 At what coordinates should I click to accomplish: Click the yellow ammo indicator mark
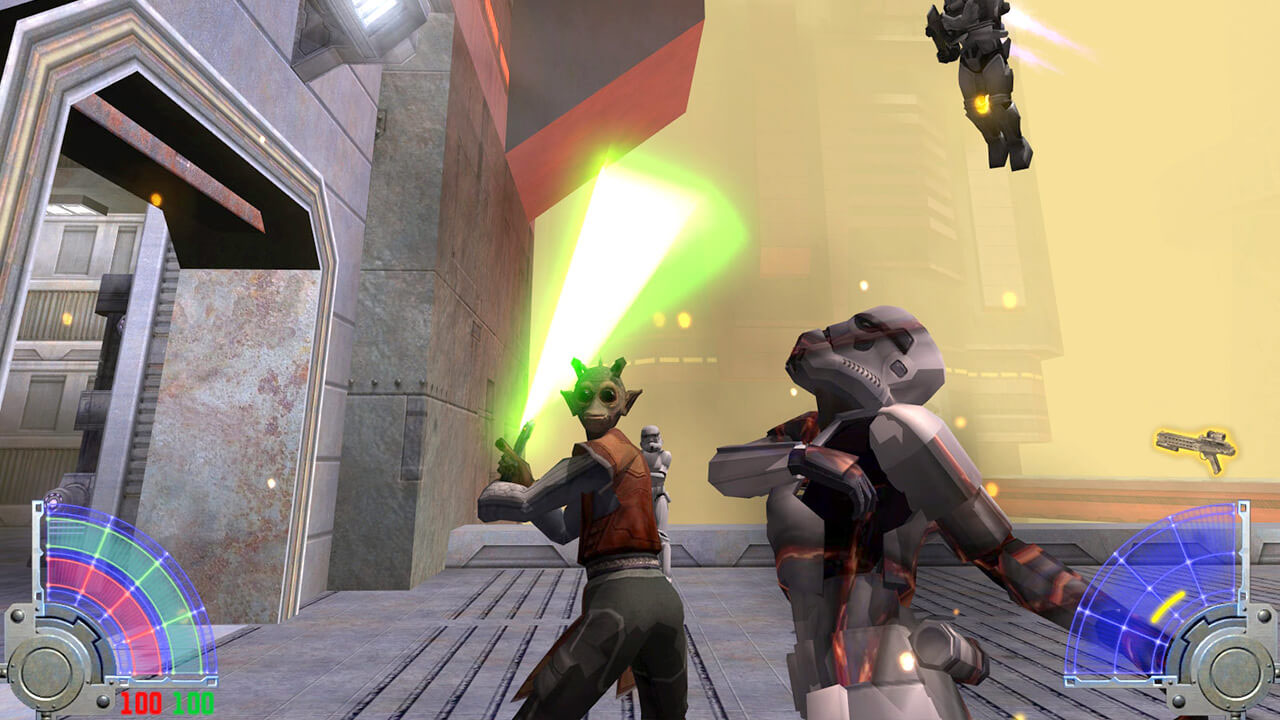(x=1167, y=607)
